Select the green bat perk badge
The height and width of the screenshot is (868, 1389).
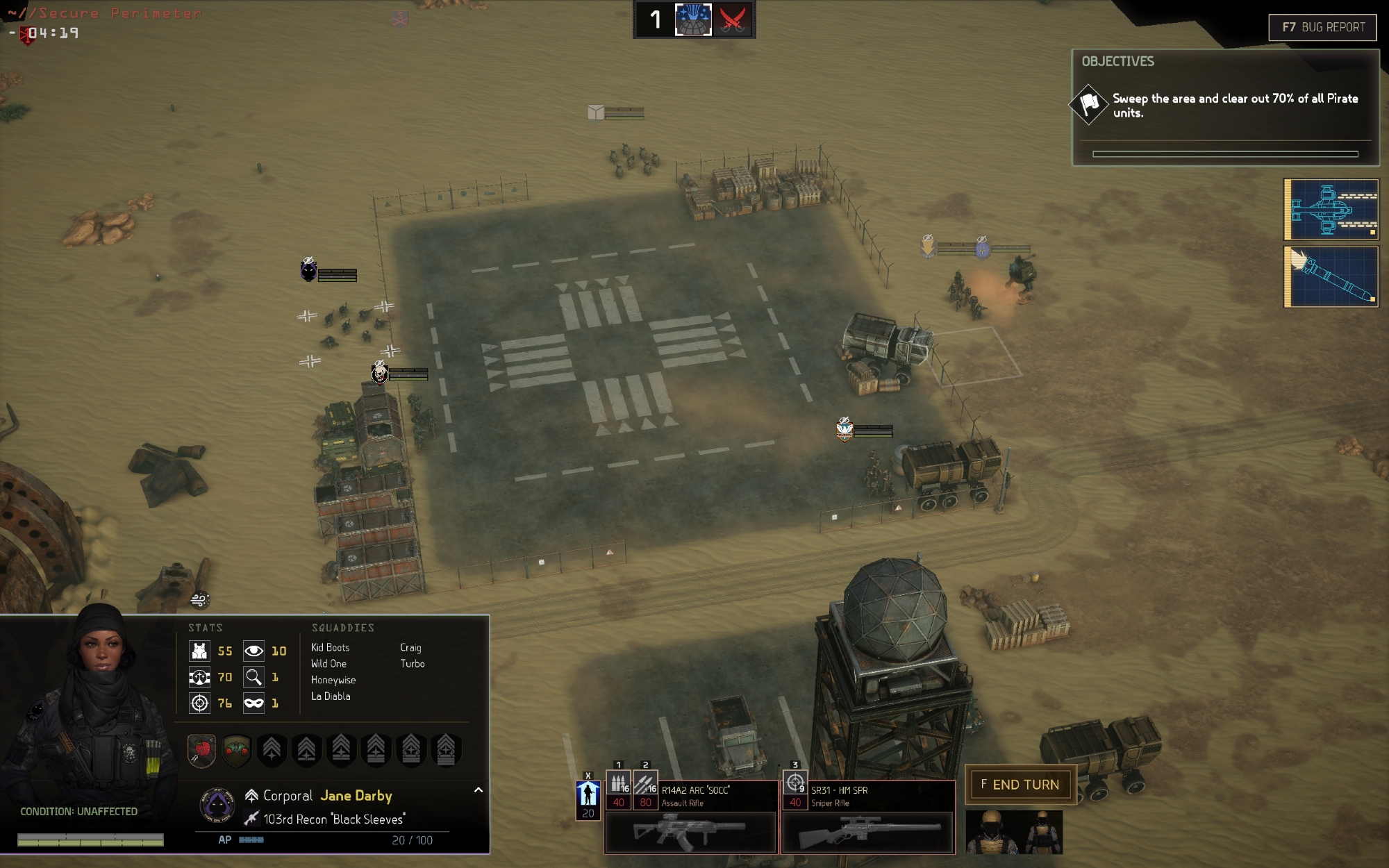tap(236, 750)
